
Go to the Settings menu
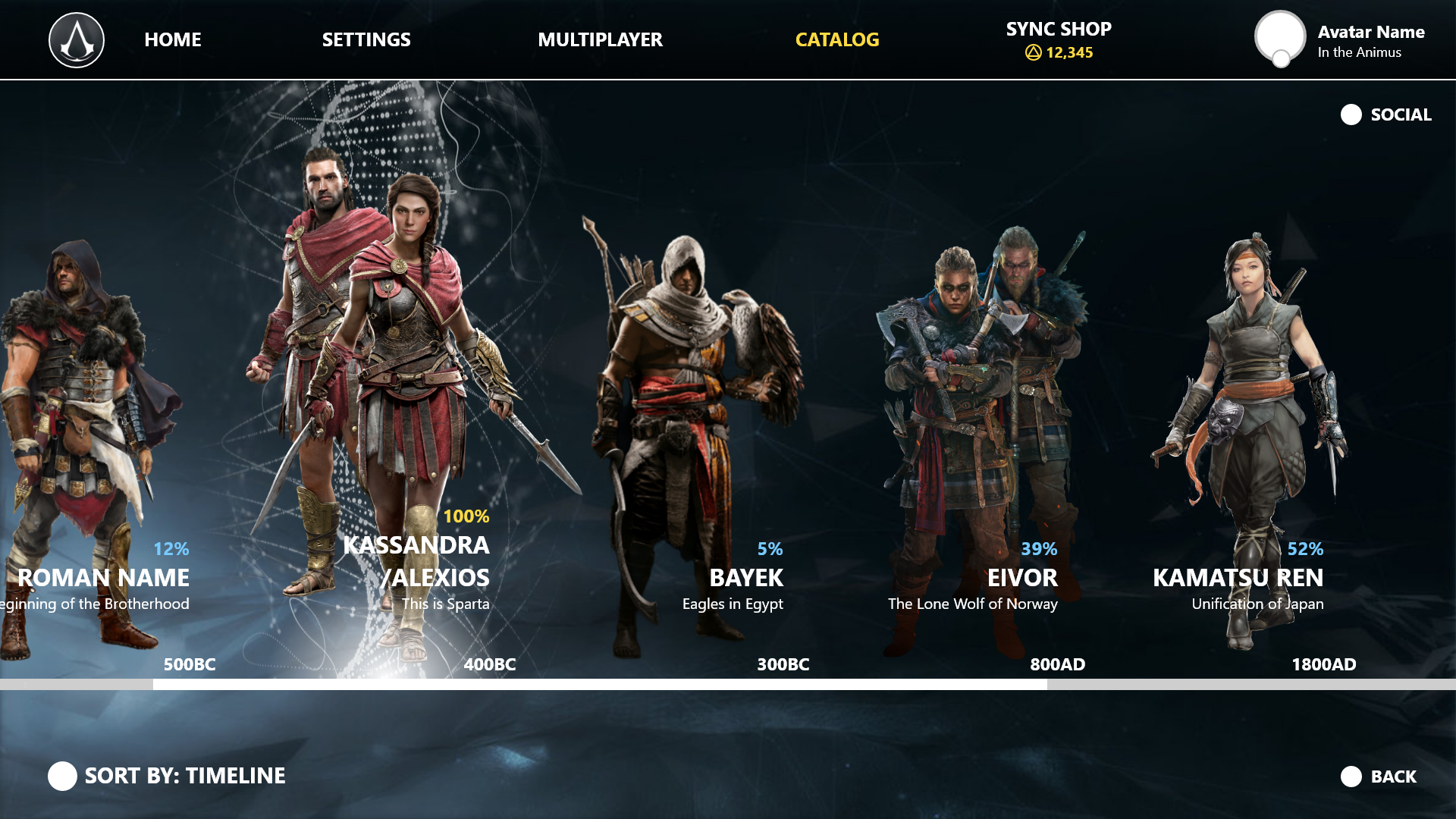[x=366, y=39]
